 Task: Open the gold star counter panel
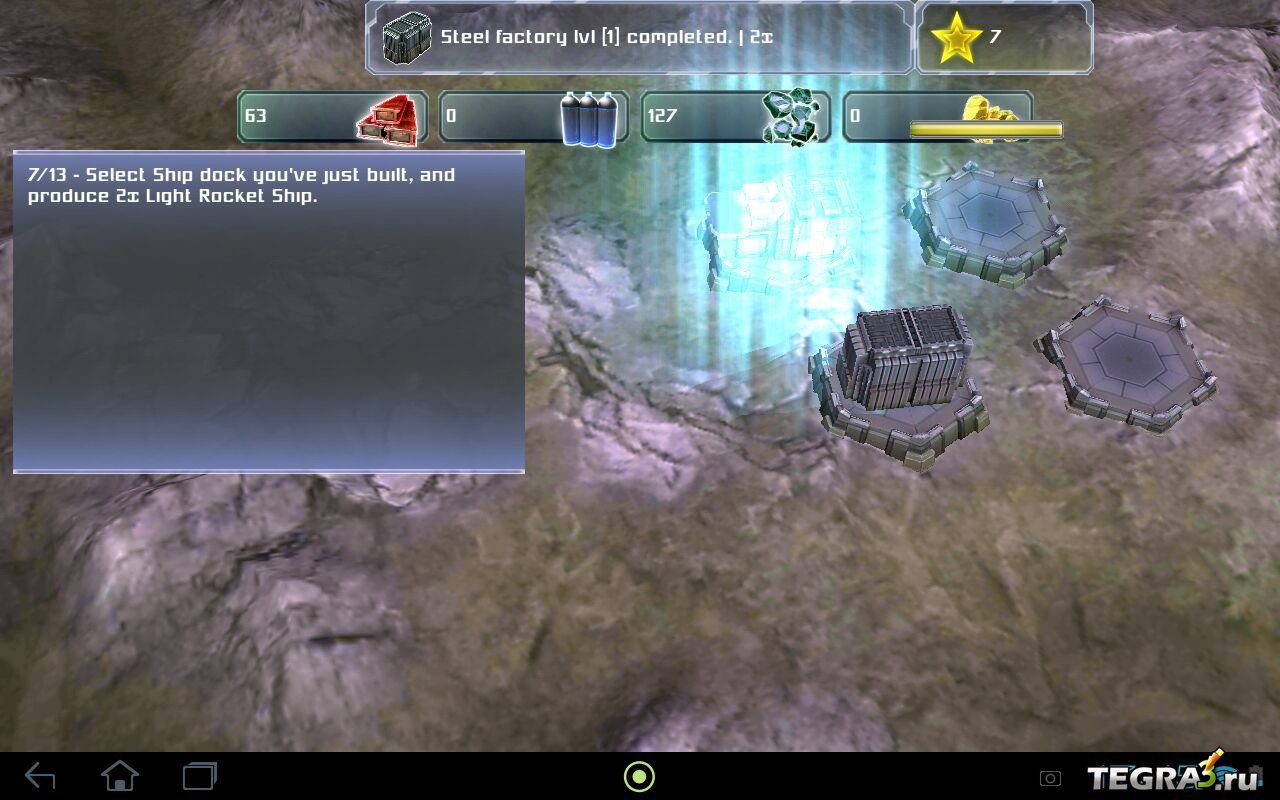pyautogui.click(x=1003, y=38)
